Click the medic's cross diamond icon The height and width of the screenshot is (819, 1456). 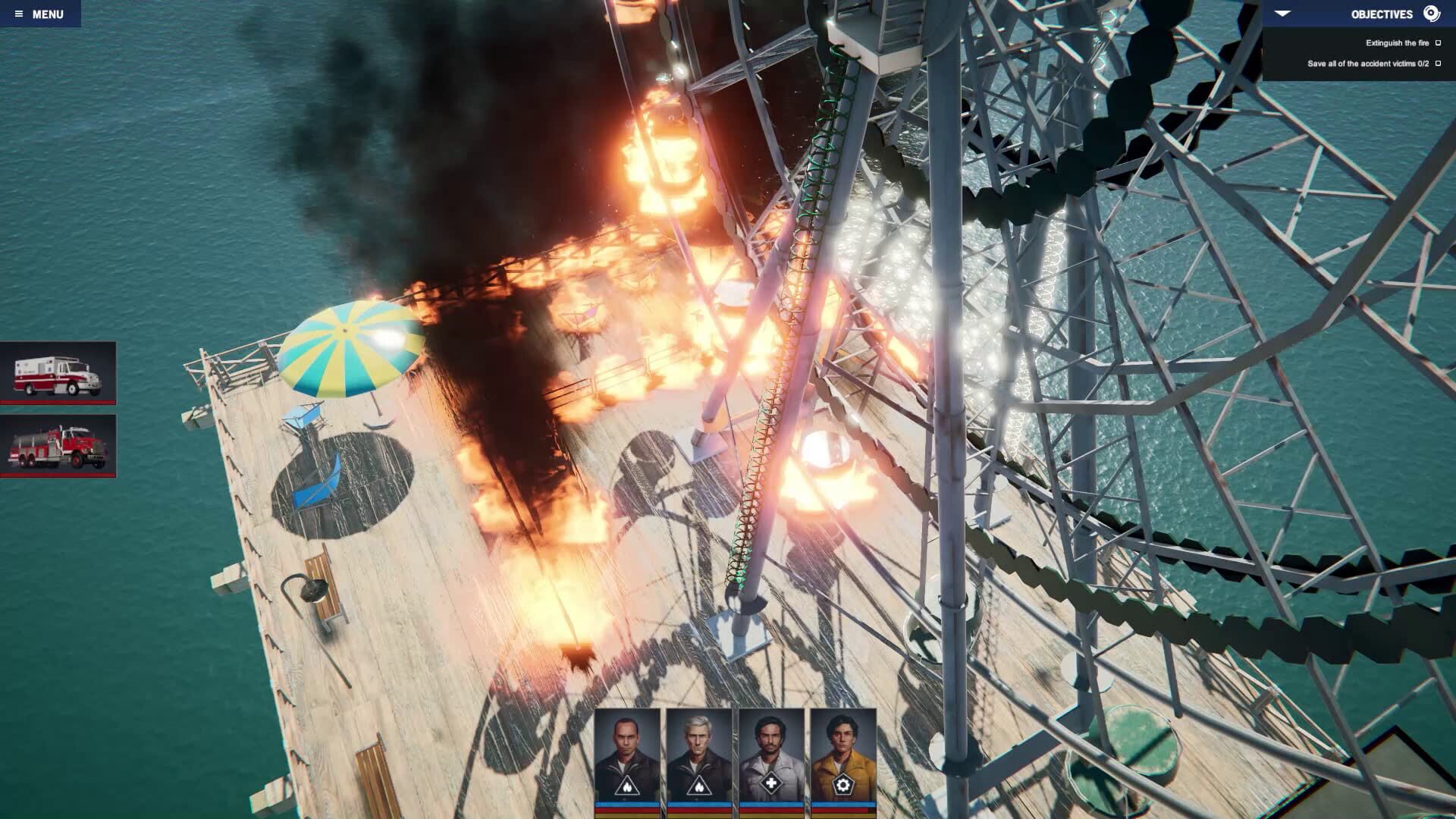[771, 785]
